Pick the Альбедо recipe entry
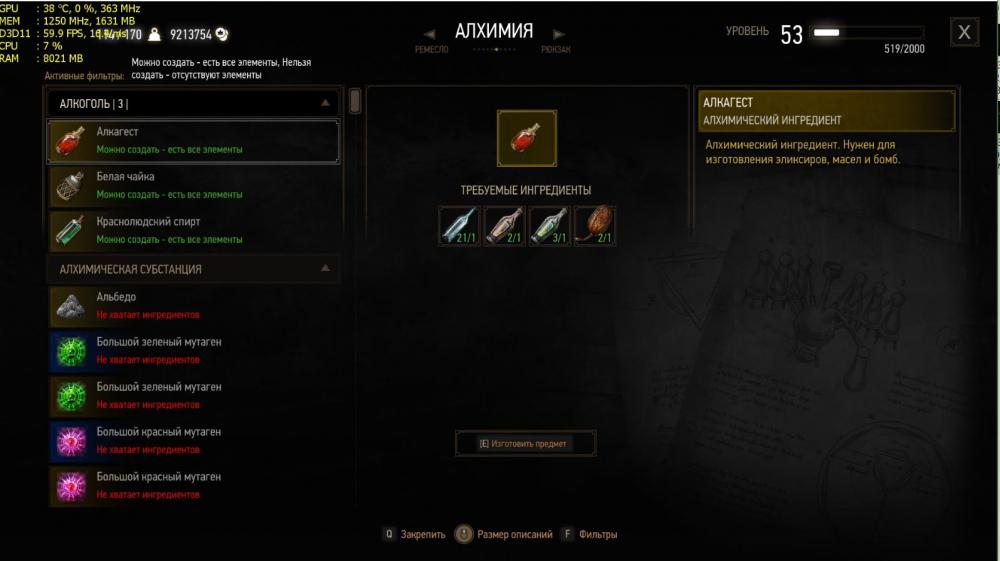 (x=193, y=305)
